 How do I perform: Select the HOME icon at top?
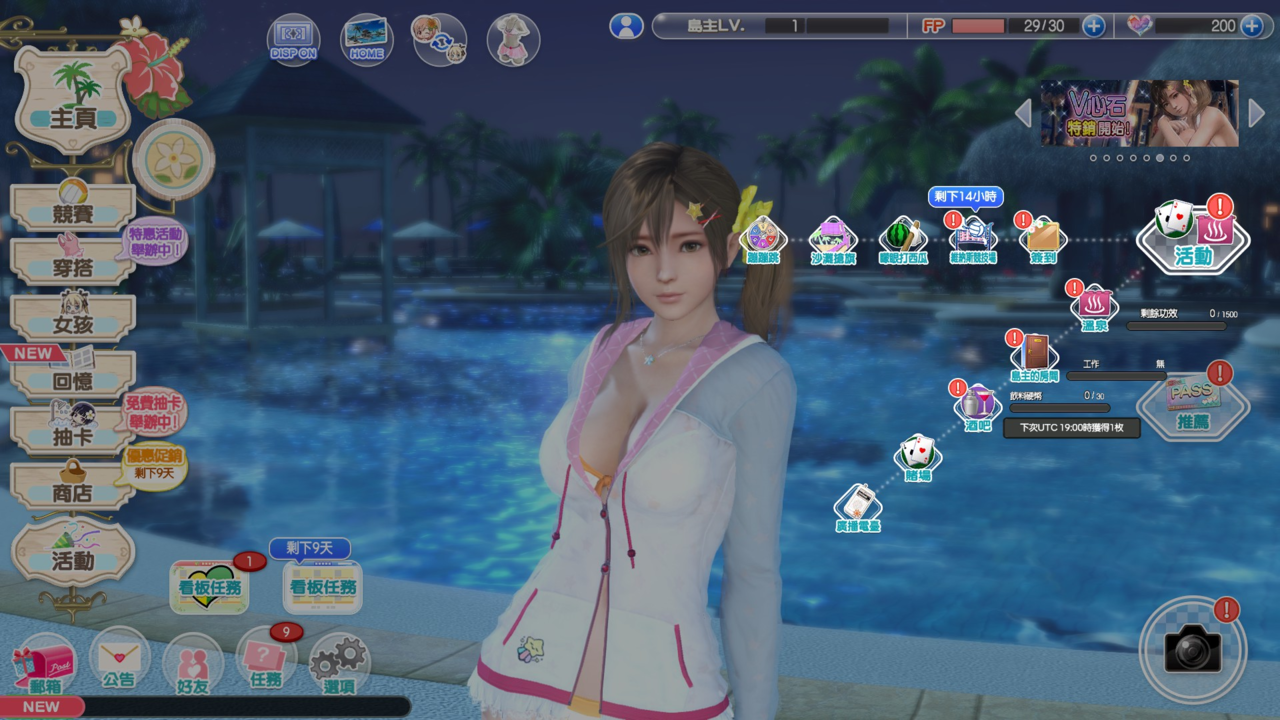tap(366, 40)
